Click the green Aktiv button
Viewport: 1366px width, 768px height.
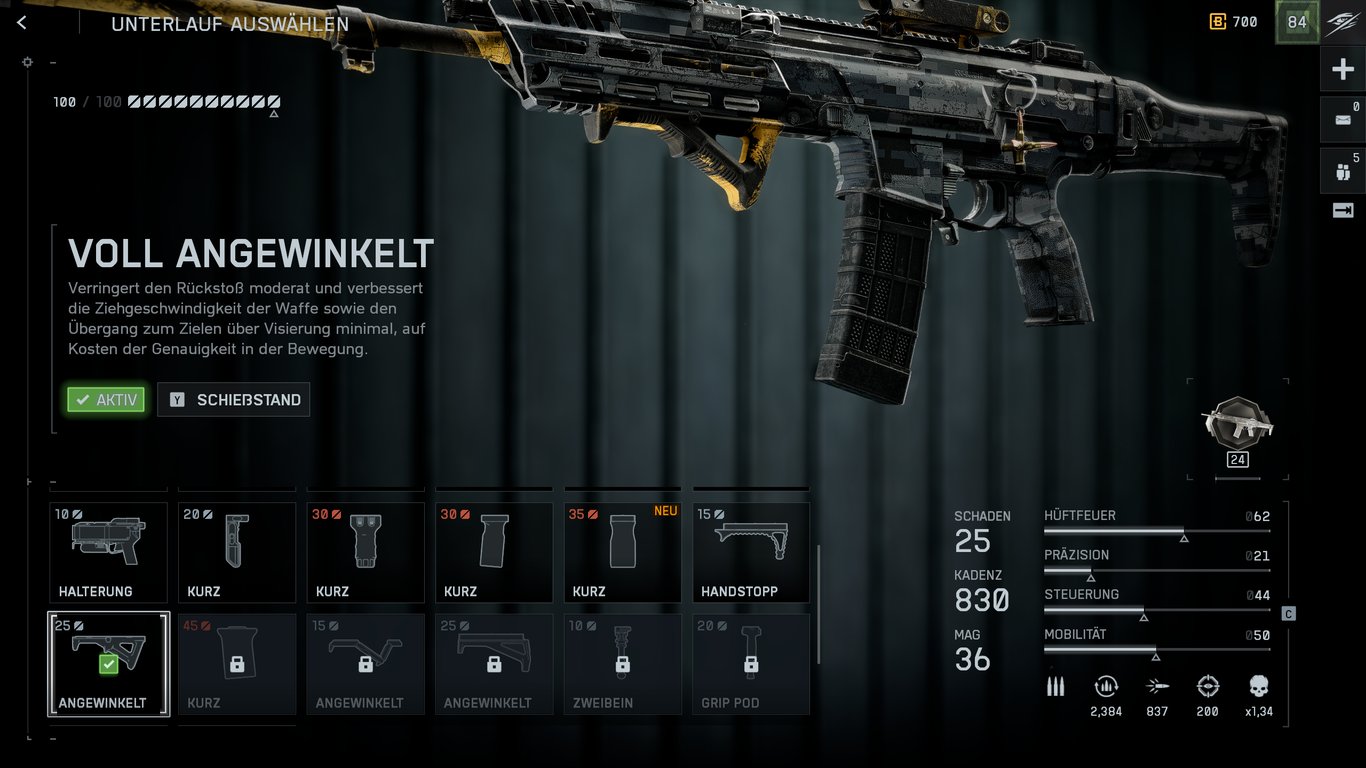(106, 400)
